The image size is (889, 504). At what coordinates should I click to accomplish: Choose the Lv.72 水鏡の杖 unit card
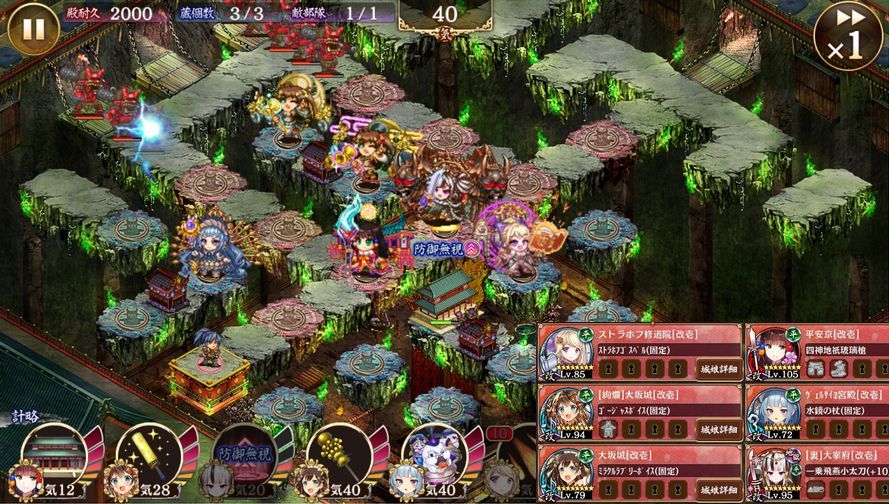[815, 414]
